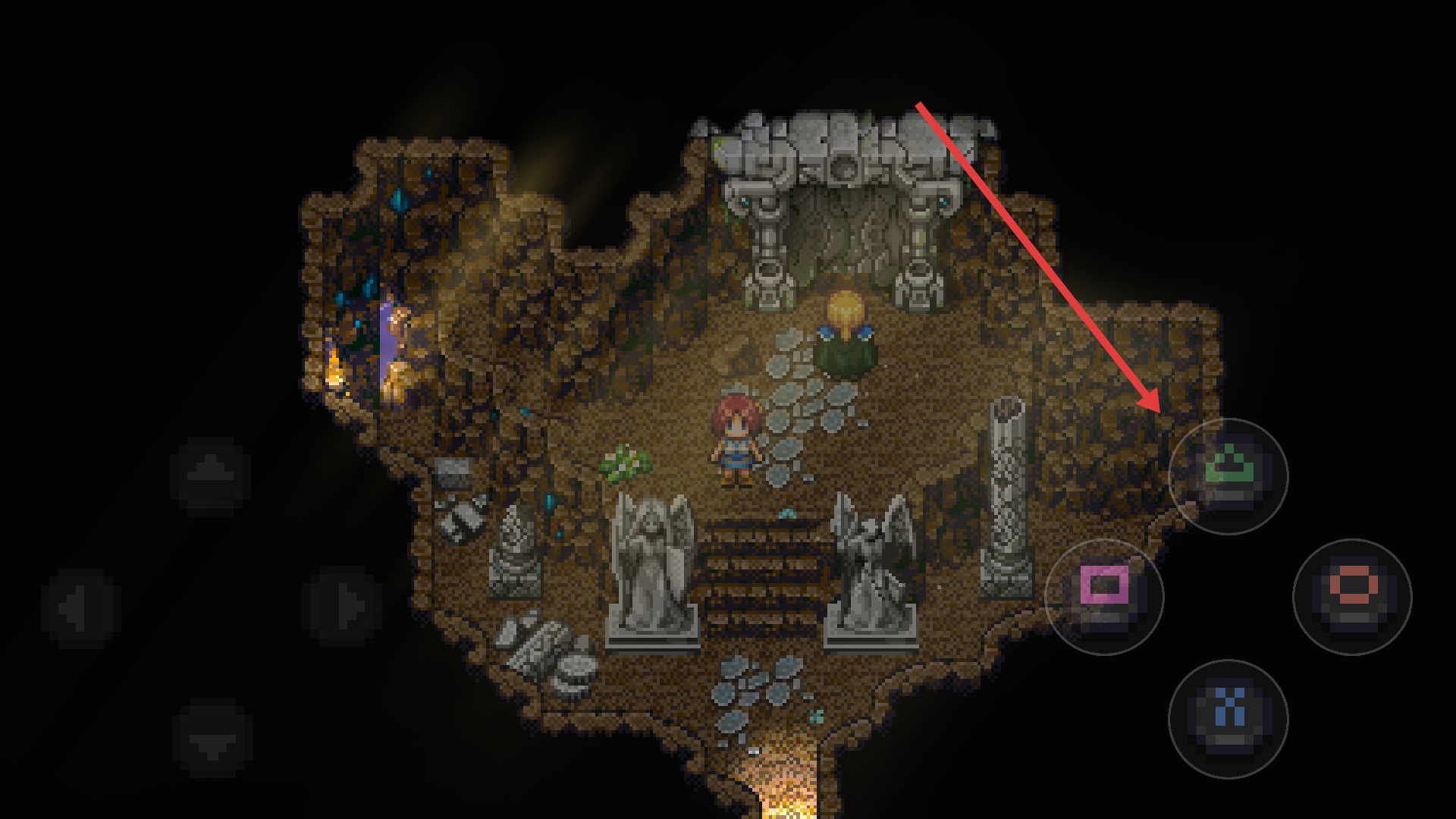The width and height of the screenshot is (1456, 819).
Task: Tap the red circle touch button
Action: [x=1352, y=597]
